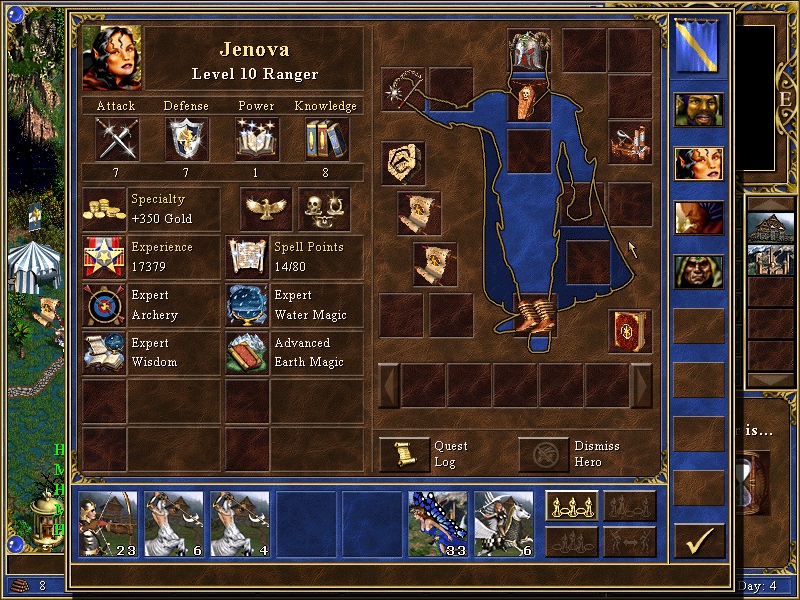Pick the morning star weapon artifact
The image size is (800, 600).
403,88
